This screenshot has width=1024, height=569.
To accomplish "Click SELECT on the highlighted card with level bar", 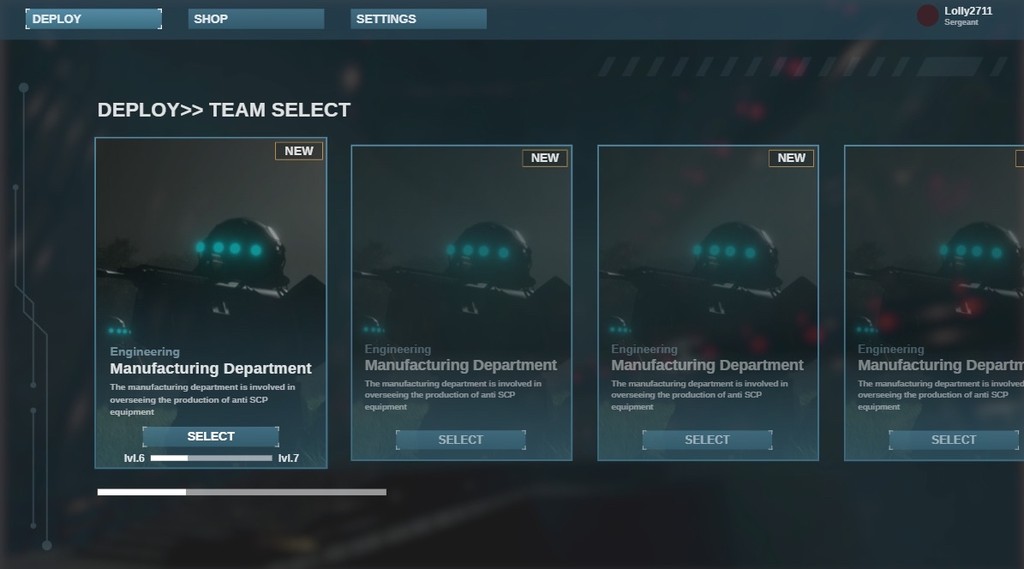I will click(210, 437).
